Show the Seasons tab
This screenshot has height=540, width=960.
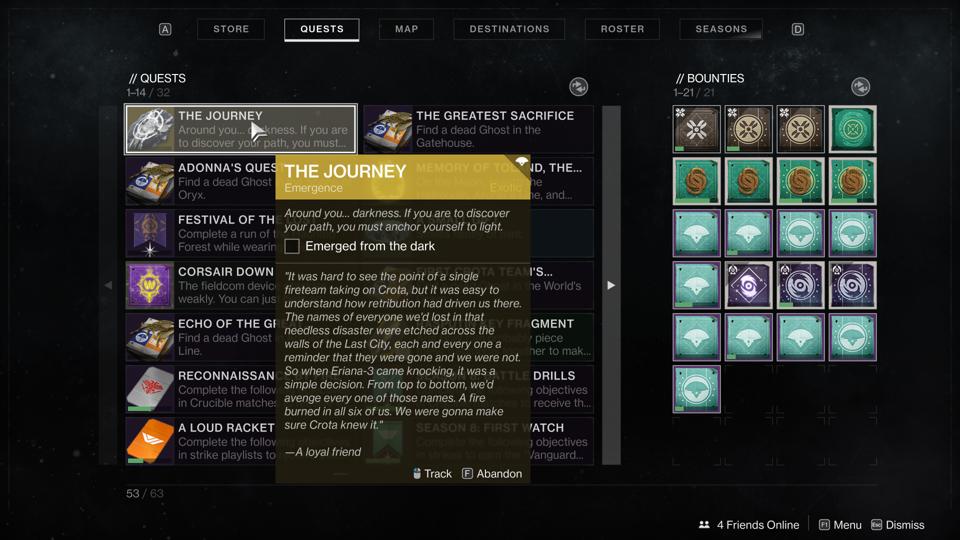721,29
